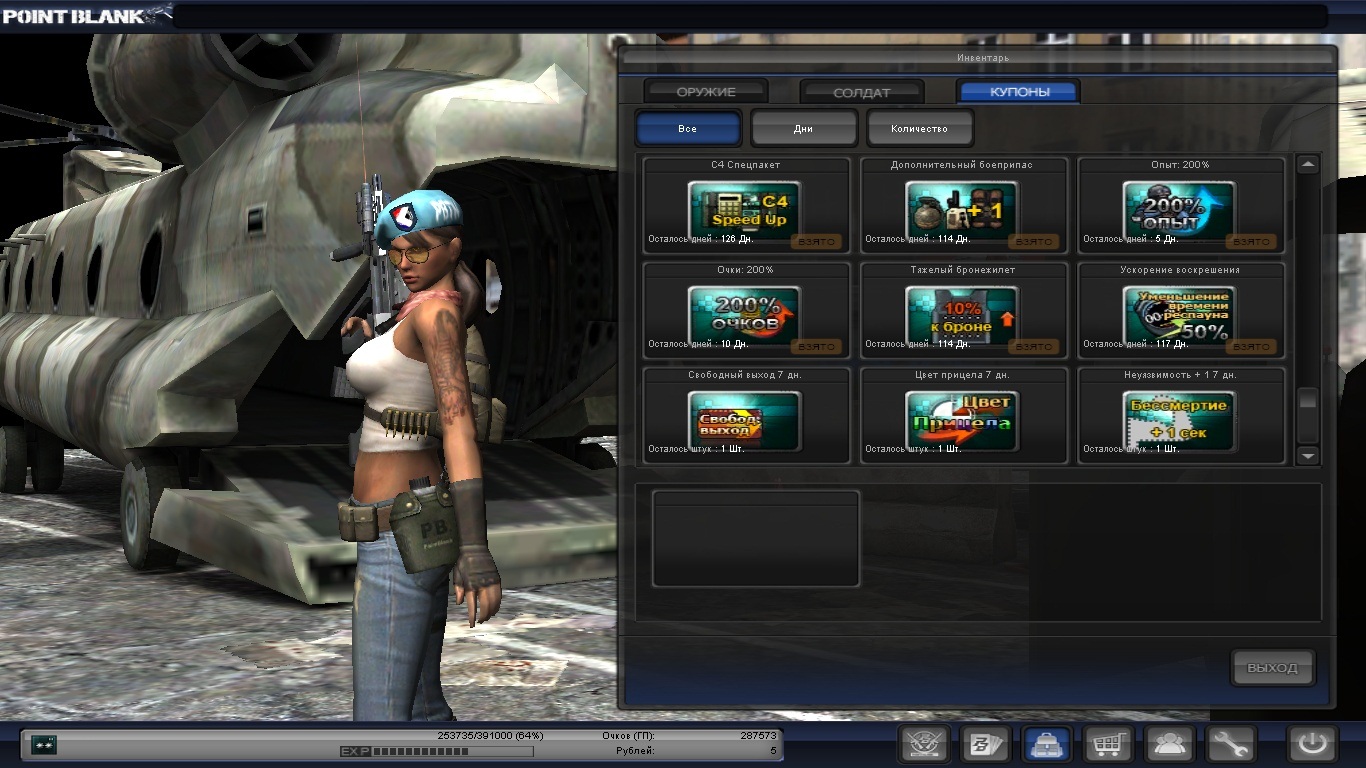The width and height of the screenshot is (1366, 768).
Task: Click the ВЫХОД button to leave inventory
Action: [1272, 668]
